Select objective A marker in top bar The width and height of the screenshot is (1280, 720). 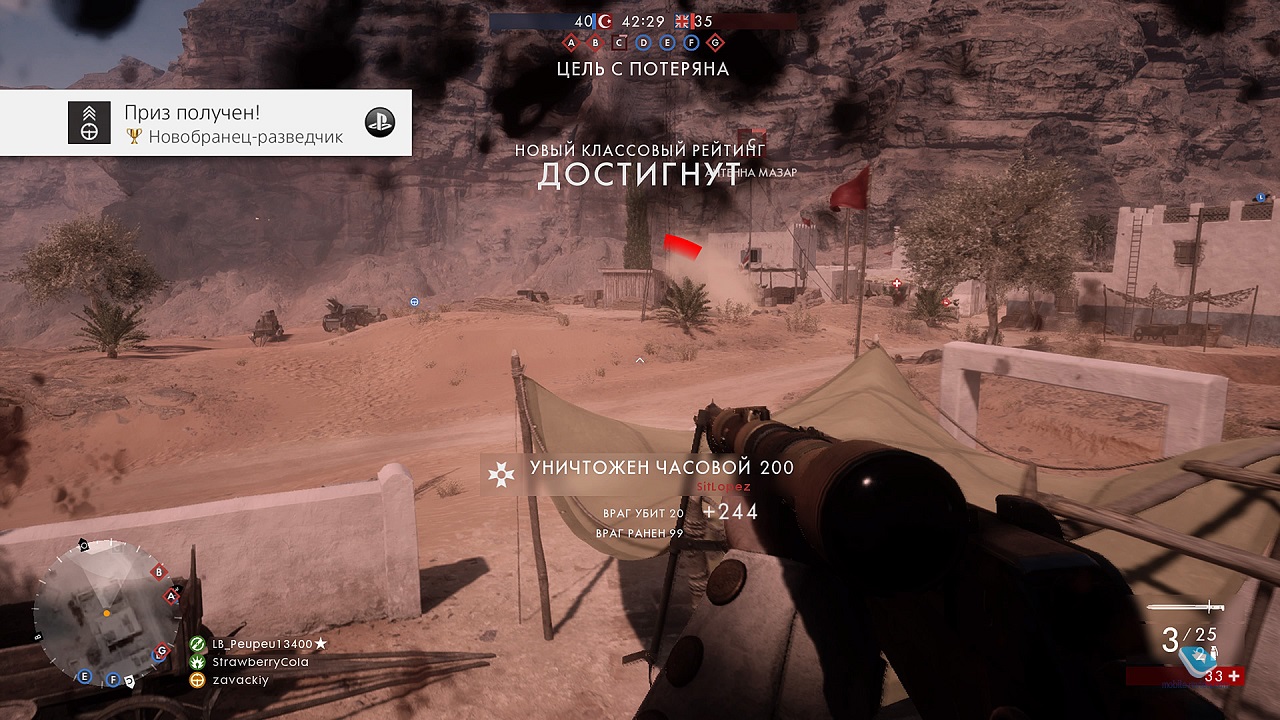click(x=571, y=43)
